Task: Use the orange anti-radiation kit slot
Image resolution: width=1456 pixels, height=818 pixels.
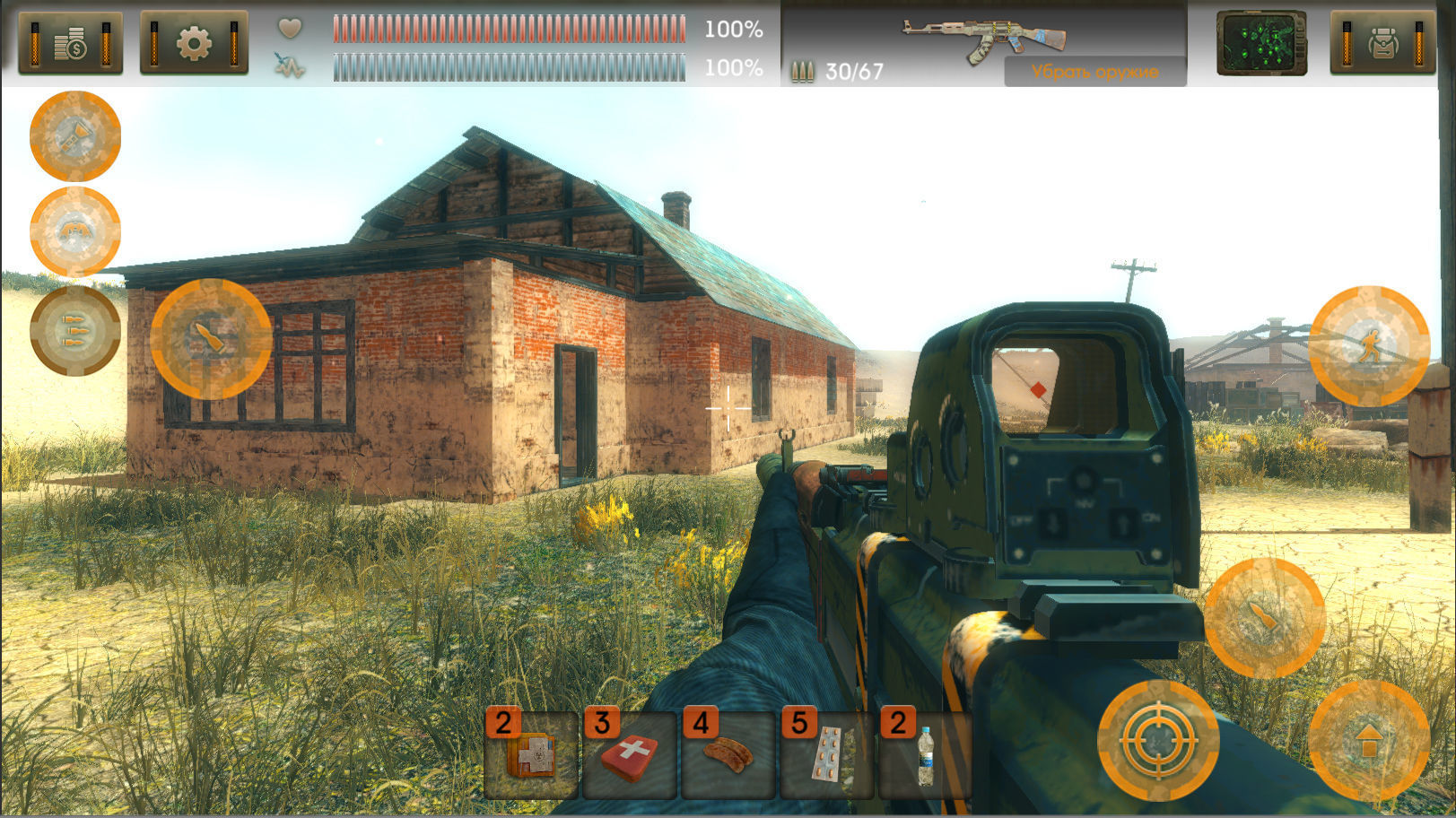Action: 531,755
